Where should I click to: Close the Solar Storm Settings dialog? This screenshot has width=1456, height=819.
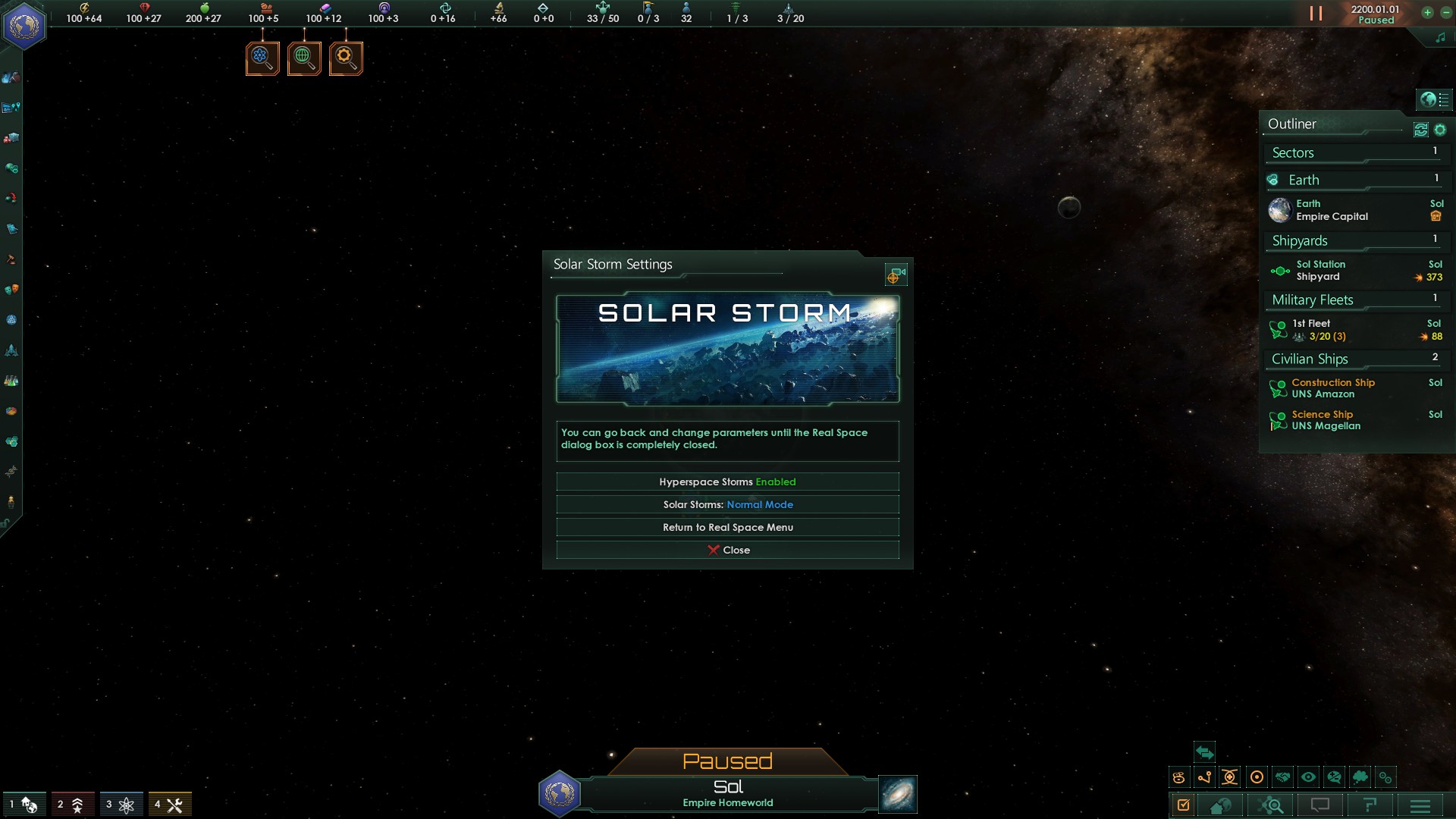point(727,551)
